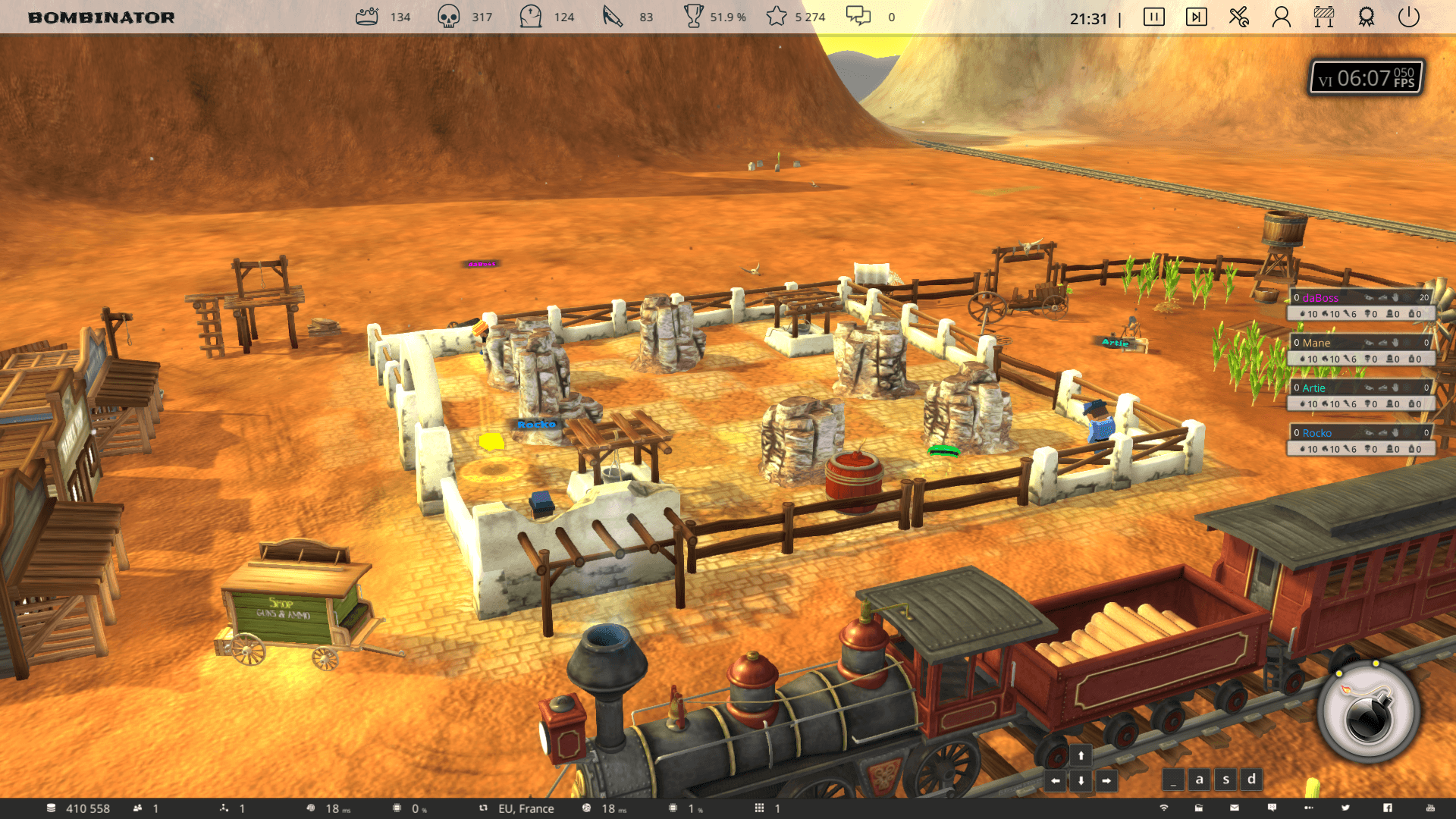Click the down arrow on-screen key
1456x819 pixels.
click(1081, 780)
